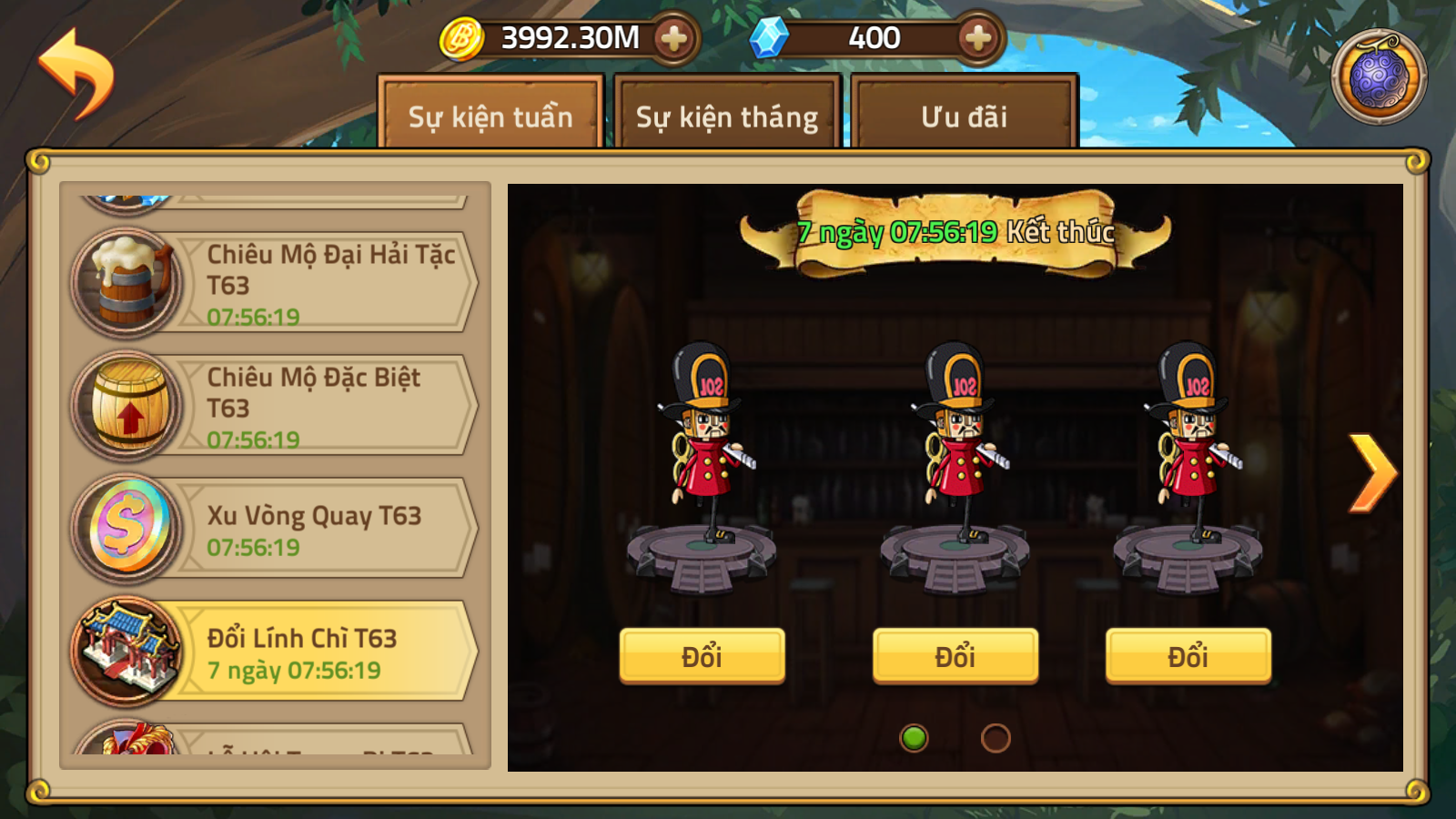Select the Ưu đãi tab
Image resolution: width=1456 pixels, height=819 pixels.
pyautogui.click(x=964, y=116)
